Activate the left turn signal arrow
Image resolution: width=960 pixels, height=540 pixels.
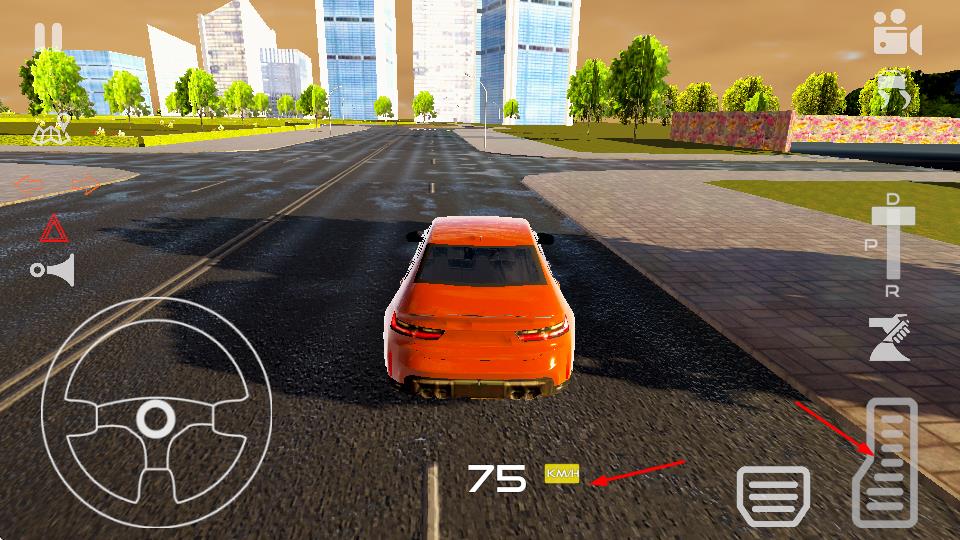pos(28,185)
